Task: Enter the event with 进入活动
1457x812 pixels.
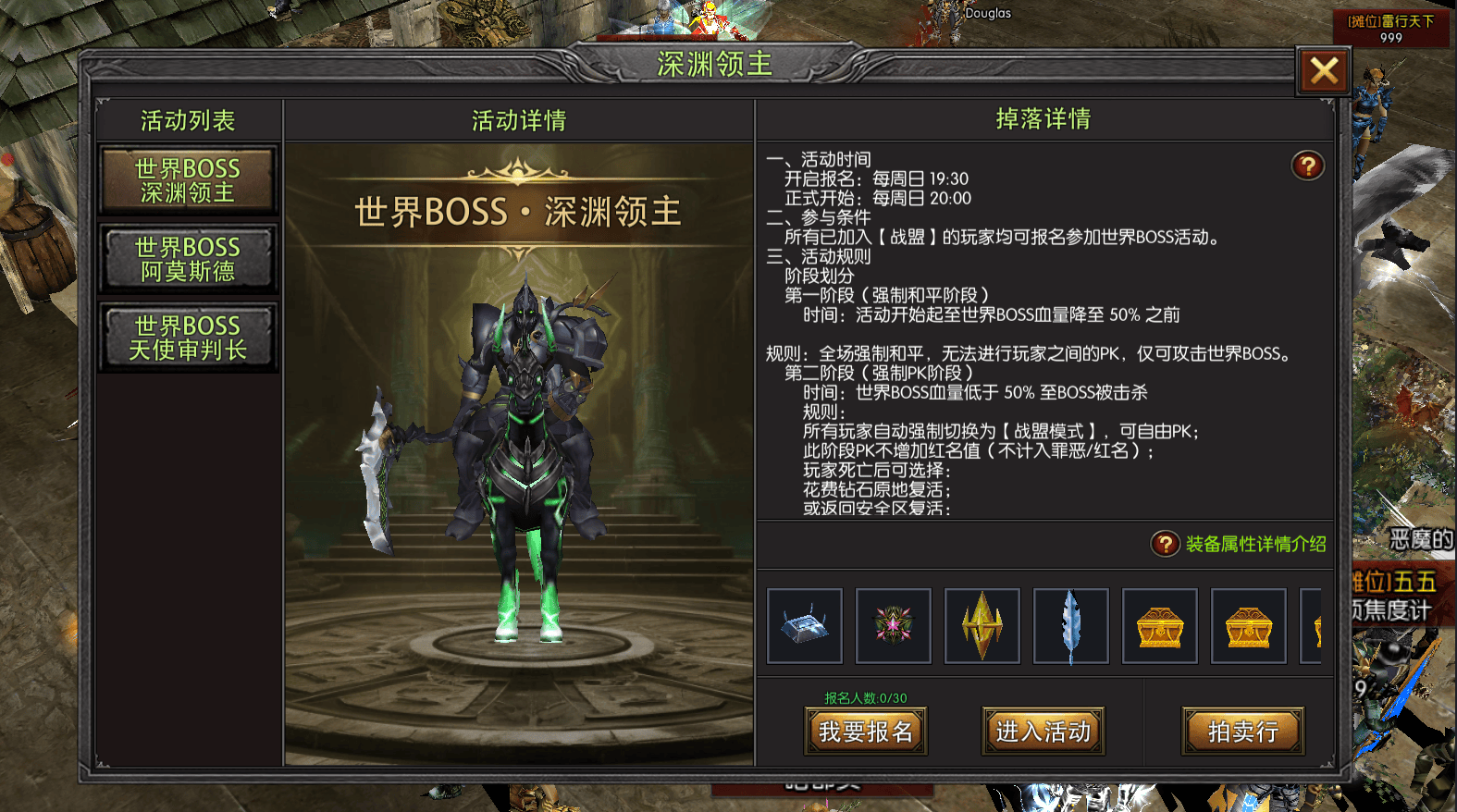Action: 1043,732
